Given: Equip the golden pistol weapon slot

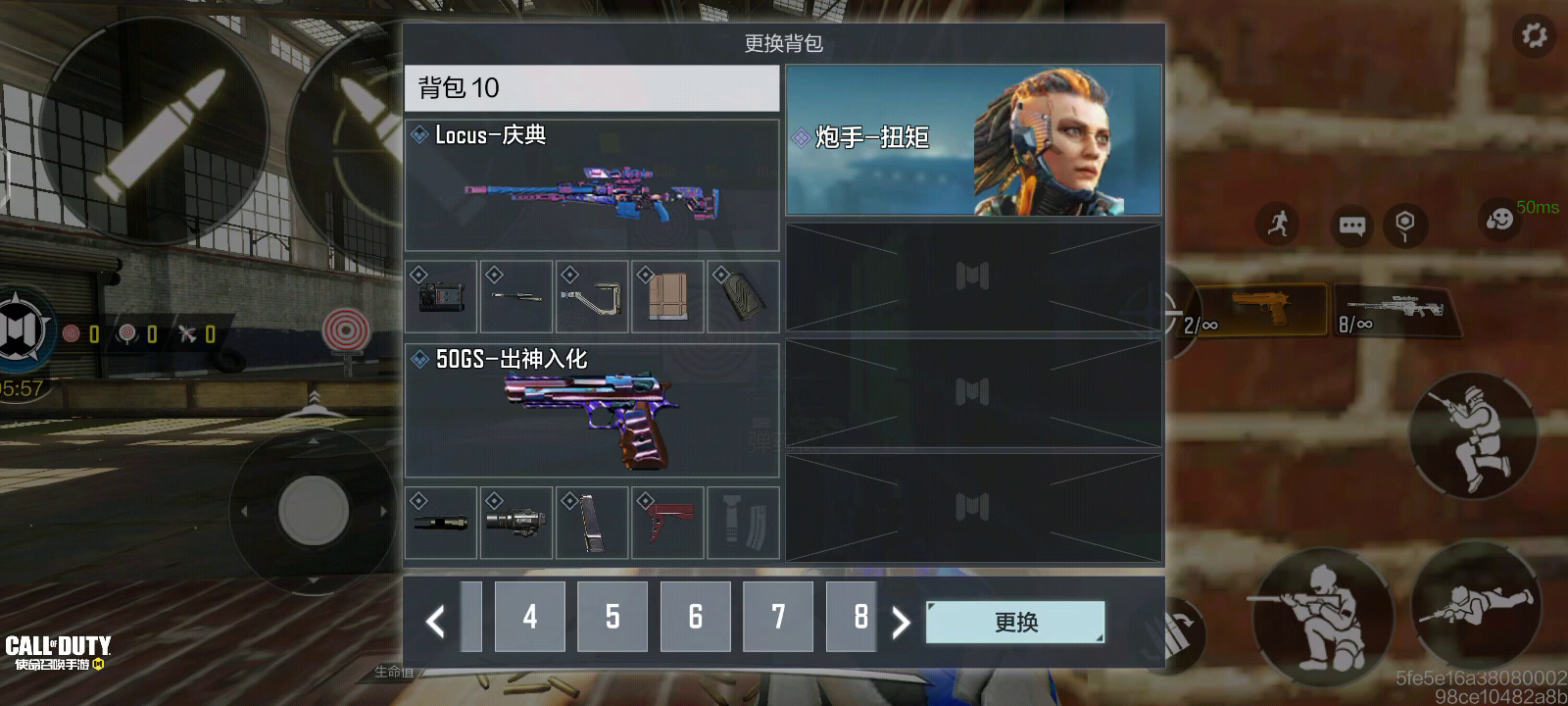Looking at the screenshot, I should pyautogui.click(x=1262, y=309).
